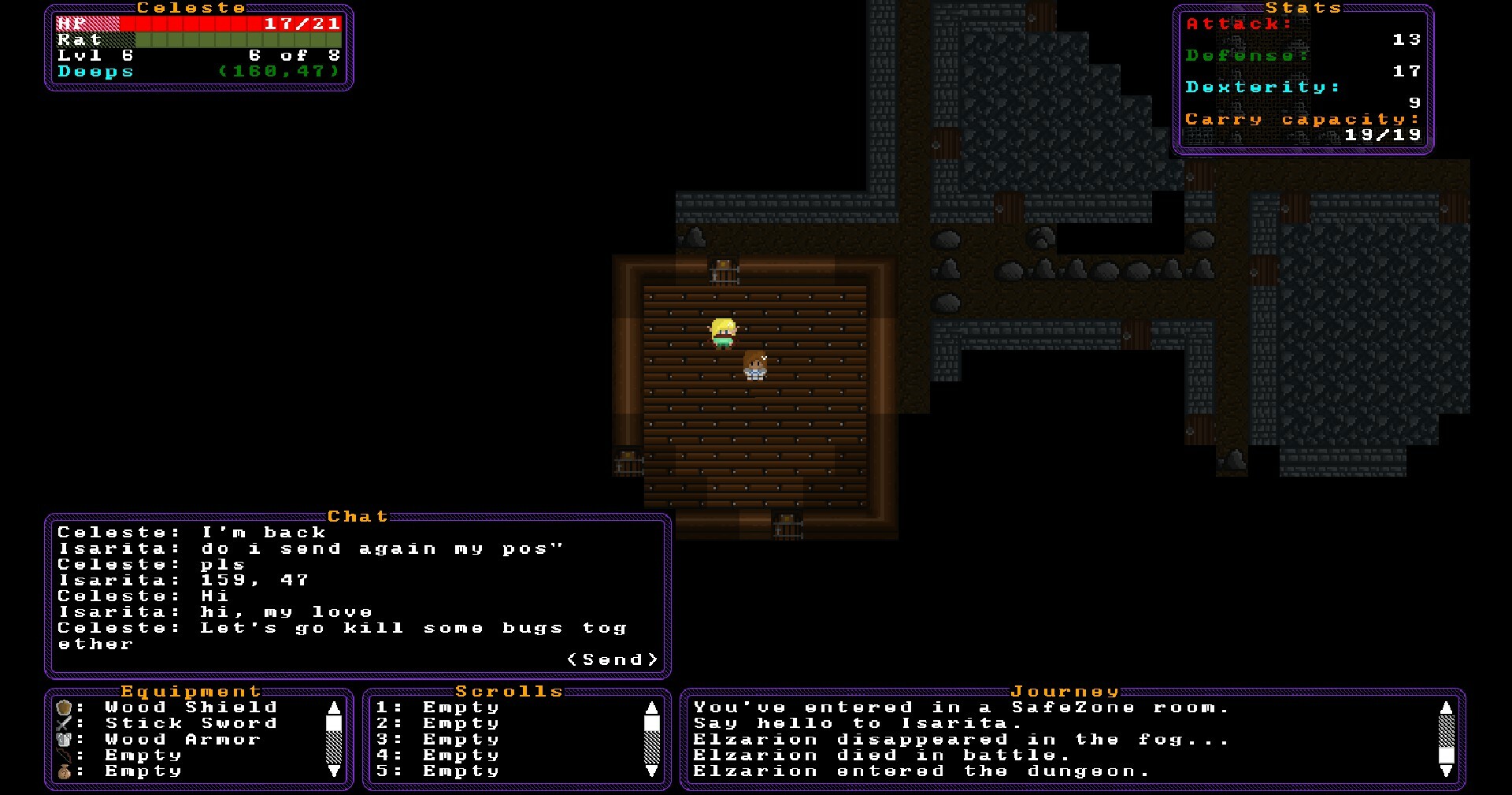Select the Wood Armor equipment entry
This screenshot has width=1512, height=795.
pos(181,739)
